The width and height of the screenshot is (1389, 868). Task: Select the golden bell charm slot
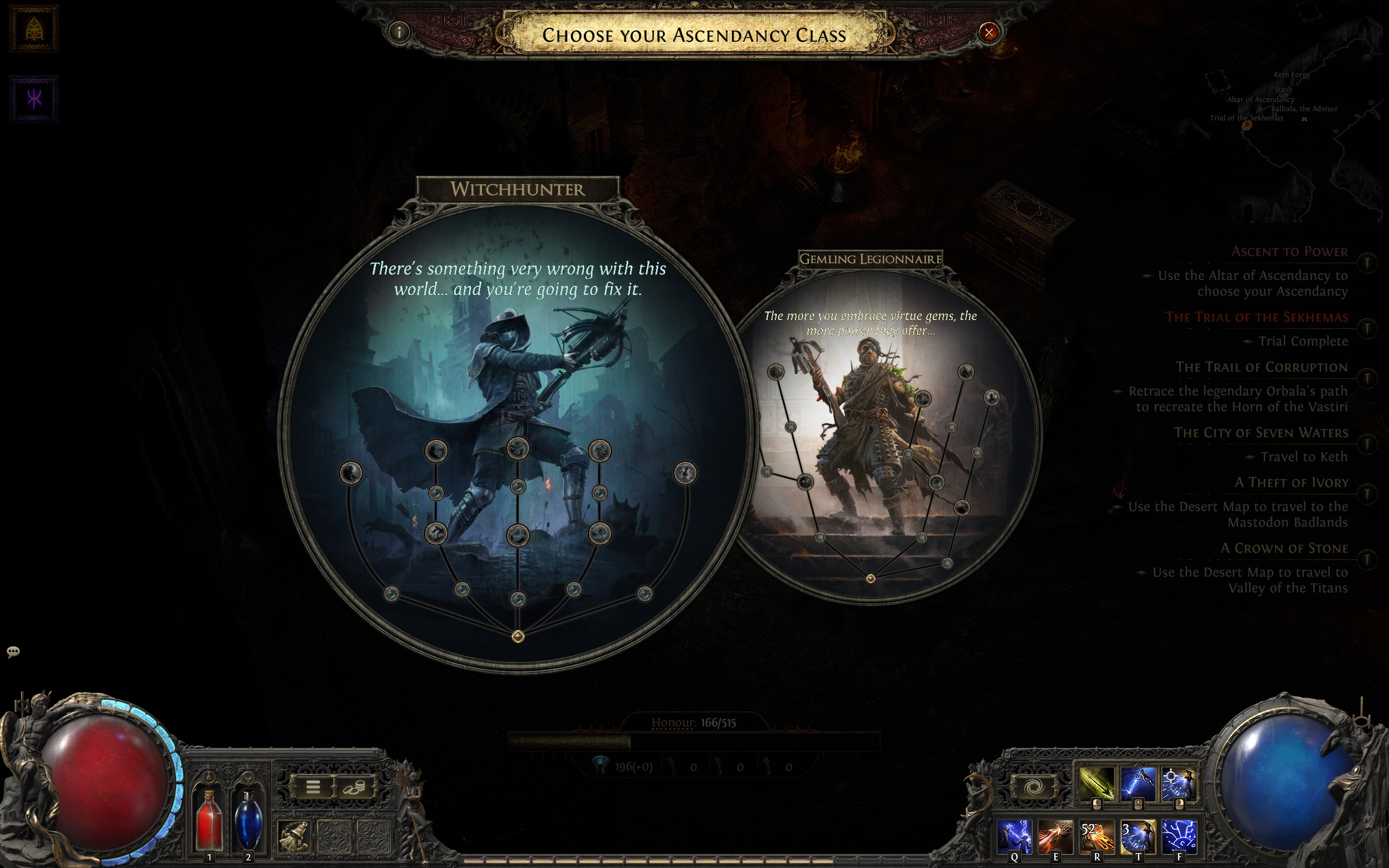pyautogui.click(x=294, y=836)
